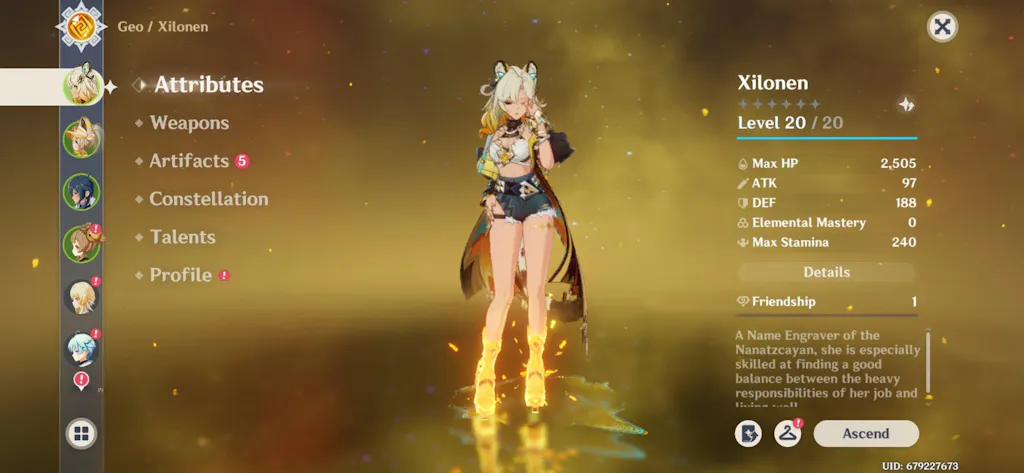The height and width of the screenshot is (473, 1024).
Task: Open the character grid view button
Action: click(81, 433)
